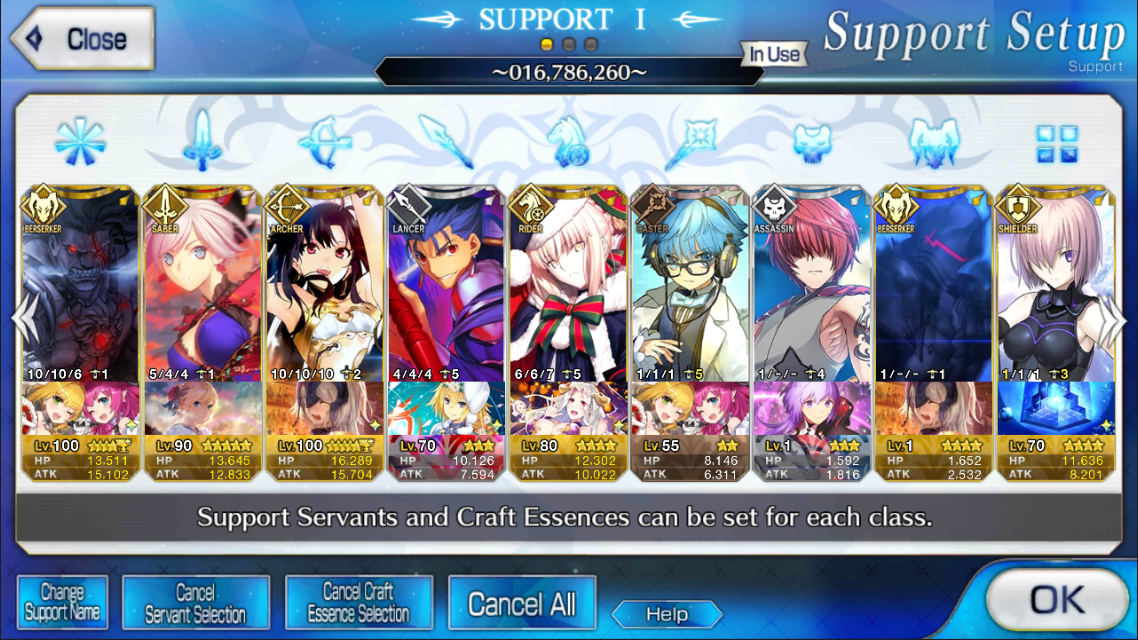Open the Help information
Screen dimensions: 1138x640
click(x=666, y=614)
